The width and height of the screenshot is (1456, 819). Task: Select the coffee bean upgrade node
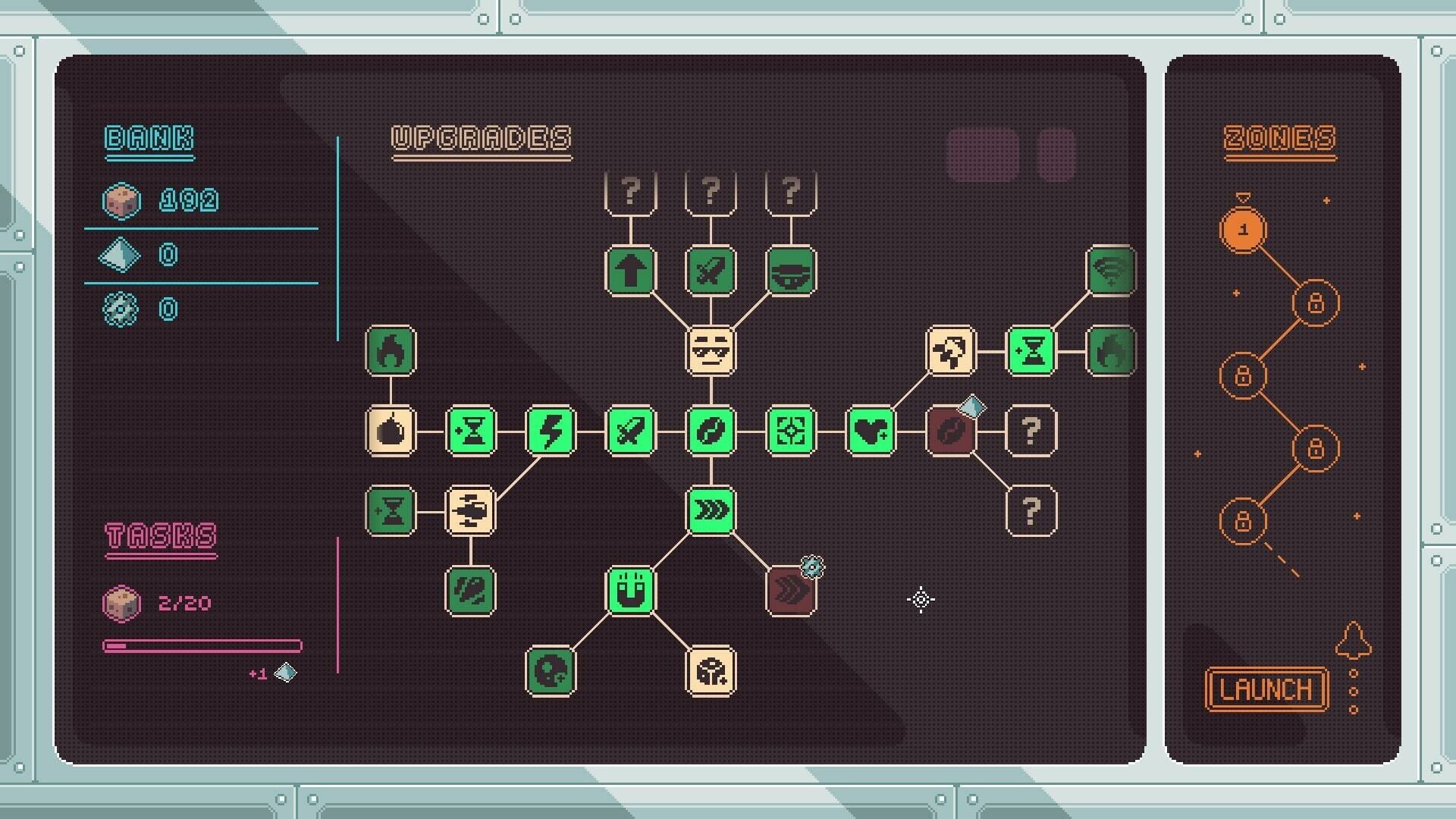[711, 432]
